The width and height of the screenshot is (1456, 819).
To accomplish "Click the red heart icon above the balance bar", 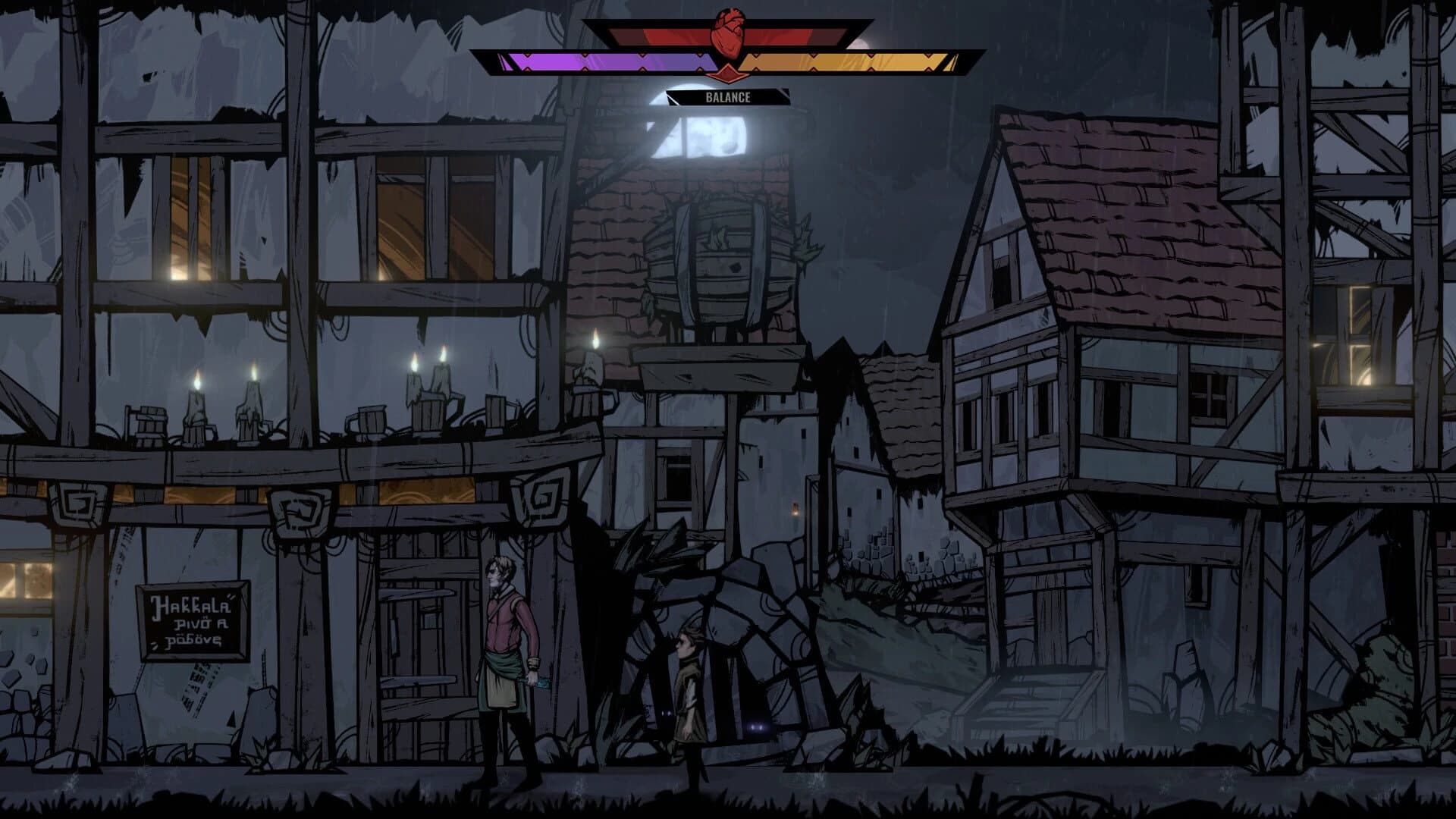I will pyautogui.click(x=728, y=33).
